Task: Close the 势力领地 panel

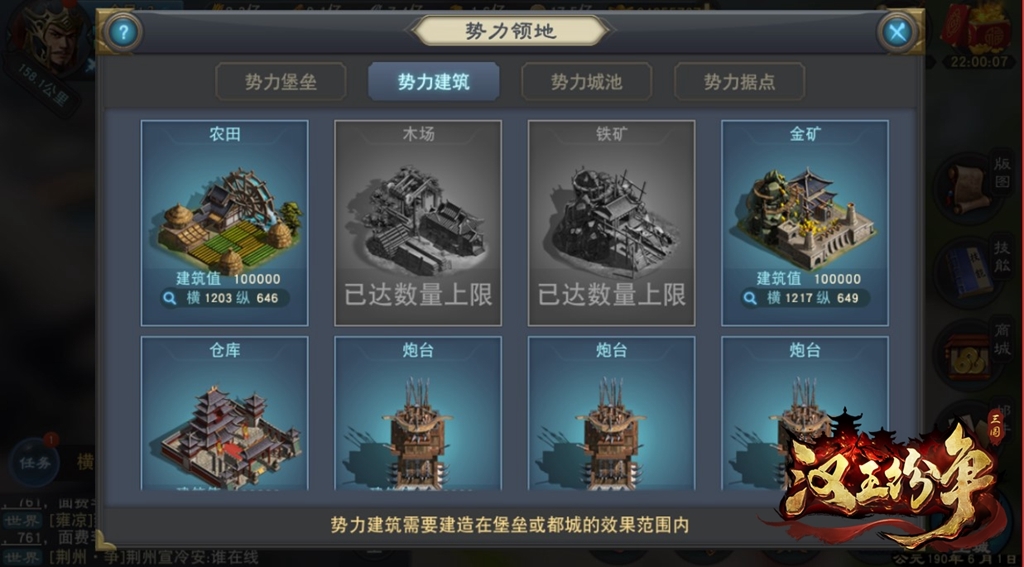Action: [897, 32]
